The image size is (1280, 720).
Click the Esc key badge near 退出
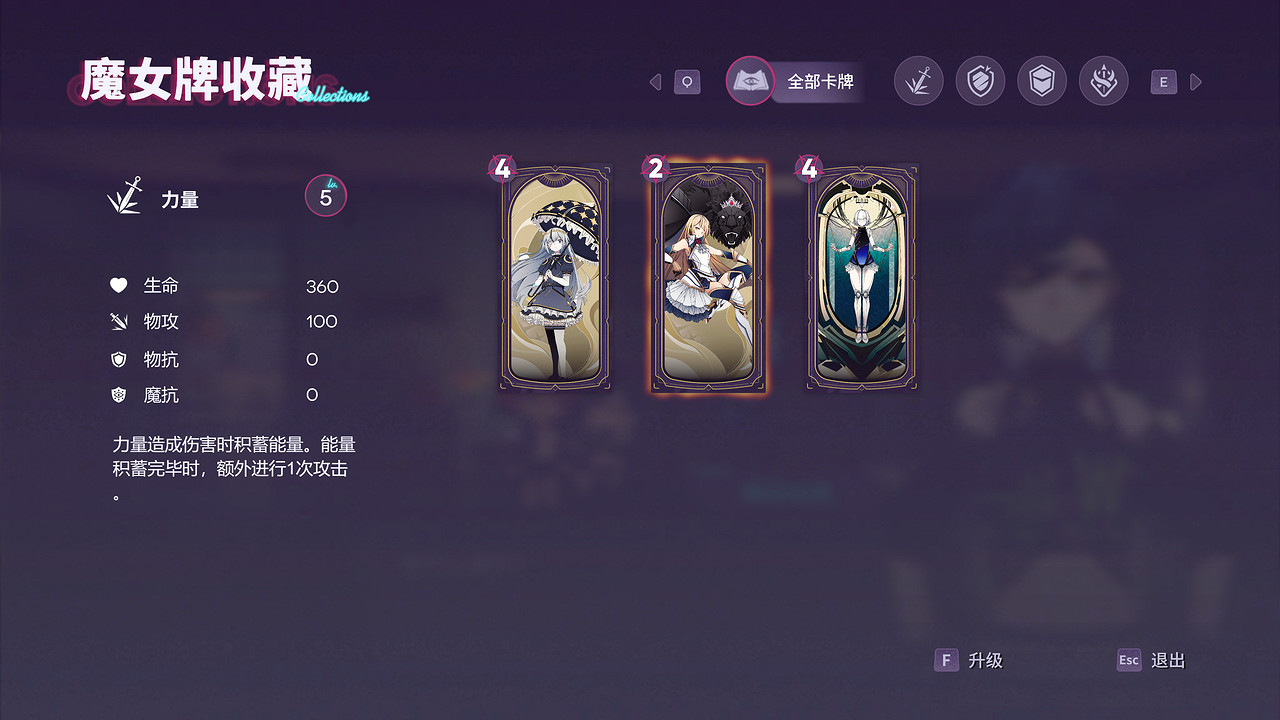click(x=1129, y=660)
